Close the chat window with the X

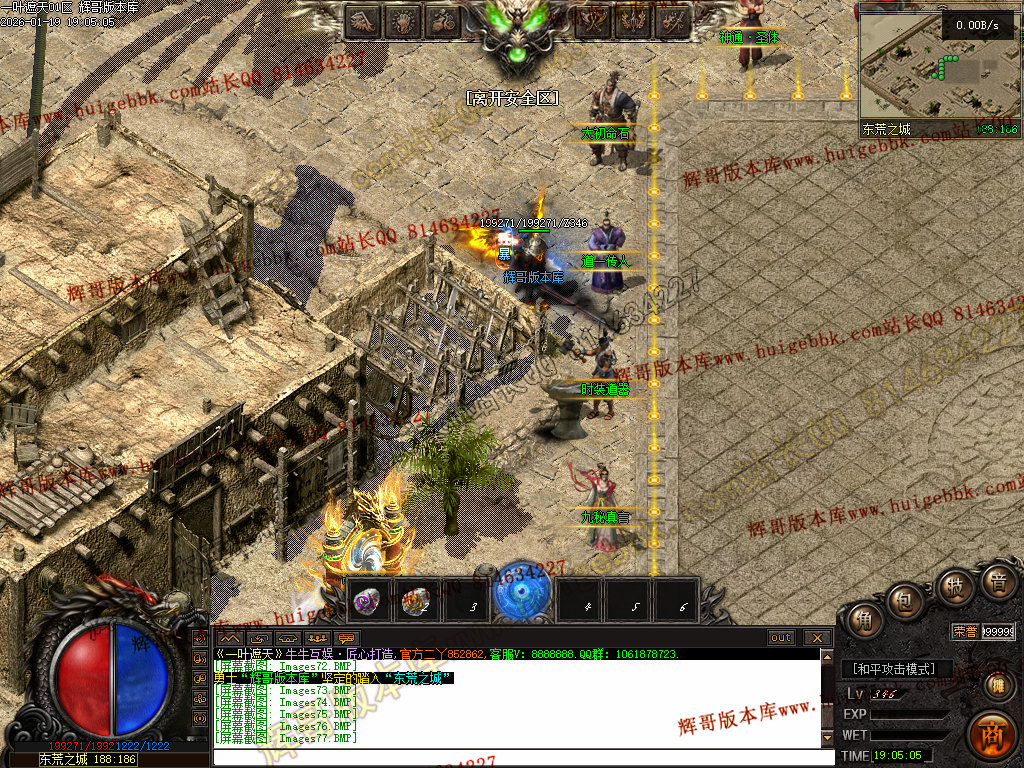pos(817,638)
